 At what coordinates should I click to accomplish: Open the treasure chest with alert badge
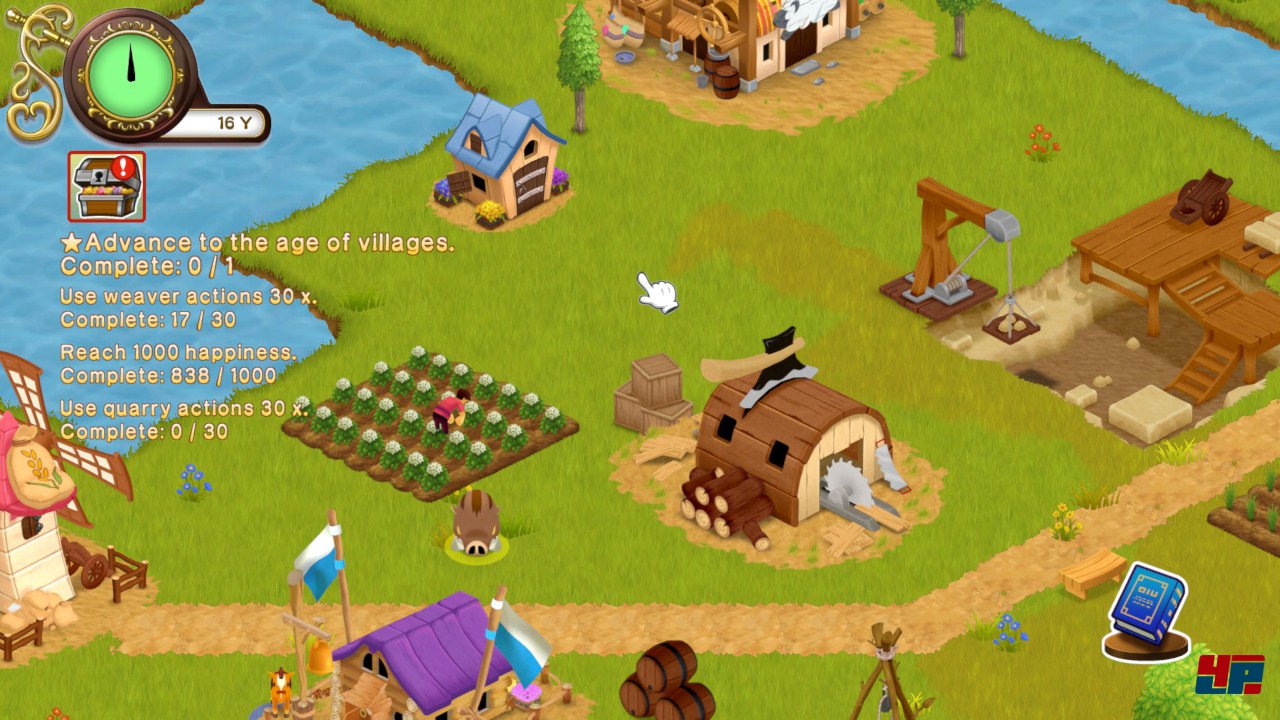[x=107, y=187]
